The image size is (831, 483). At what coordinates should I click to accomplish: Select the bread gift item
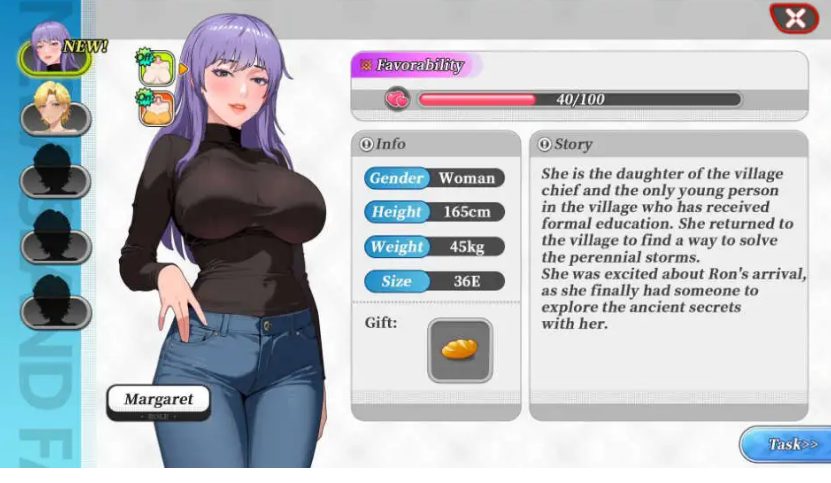coord(460,350)
